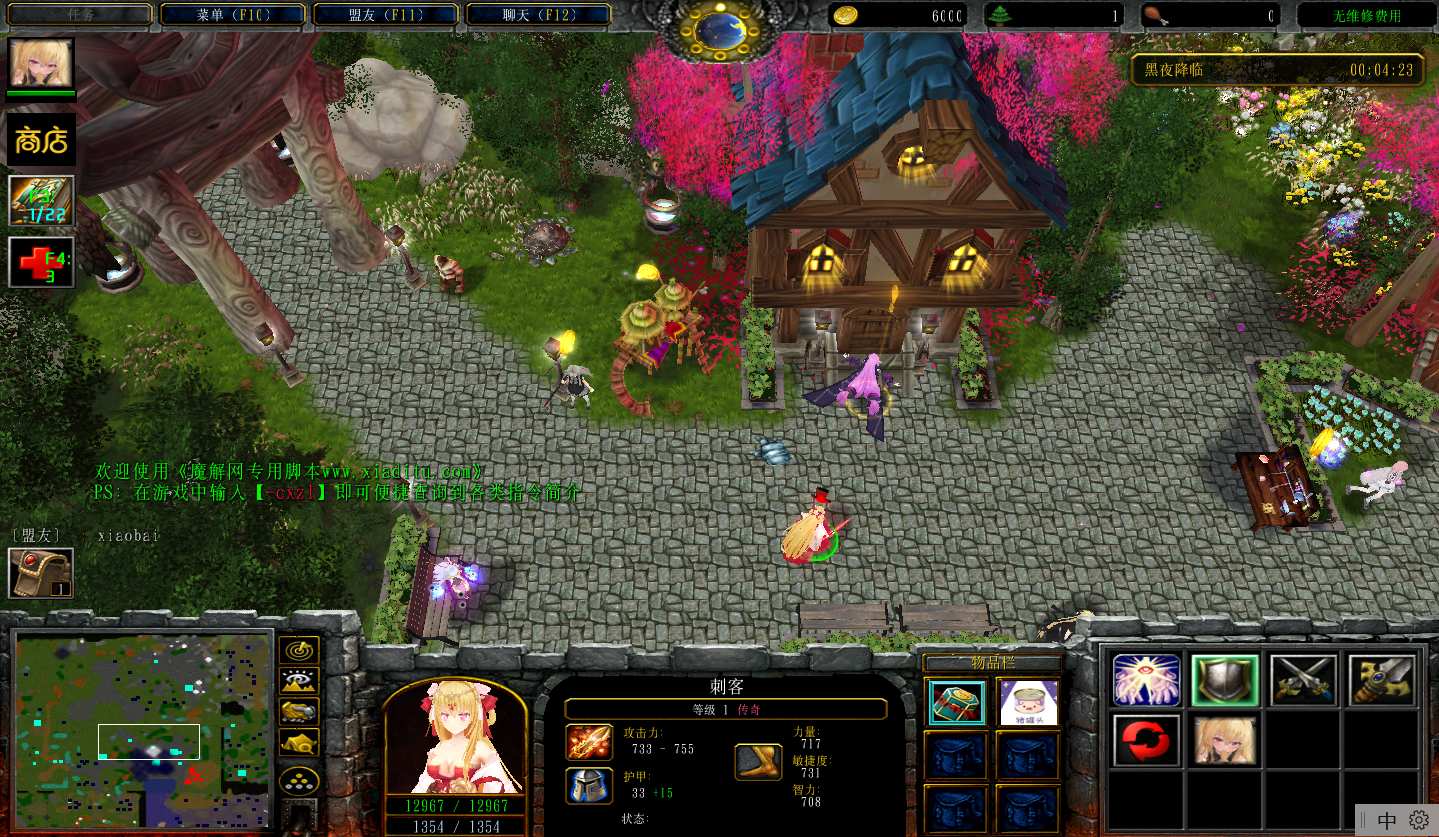Image resolution: width=1439 pixels, height=837 pixels.
Task: Choose the crossed swords attack command
Action: [x=1304, y=680]
